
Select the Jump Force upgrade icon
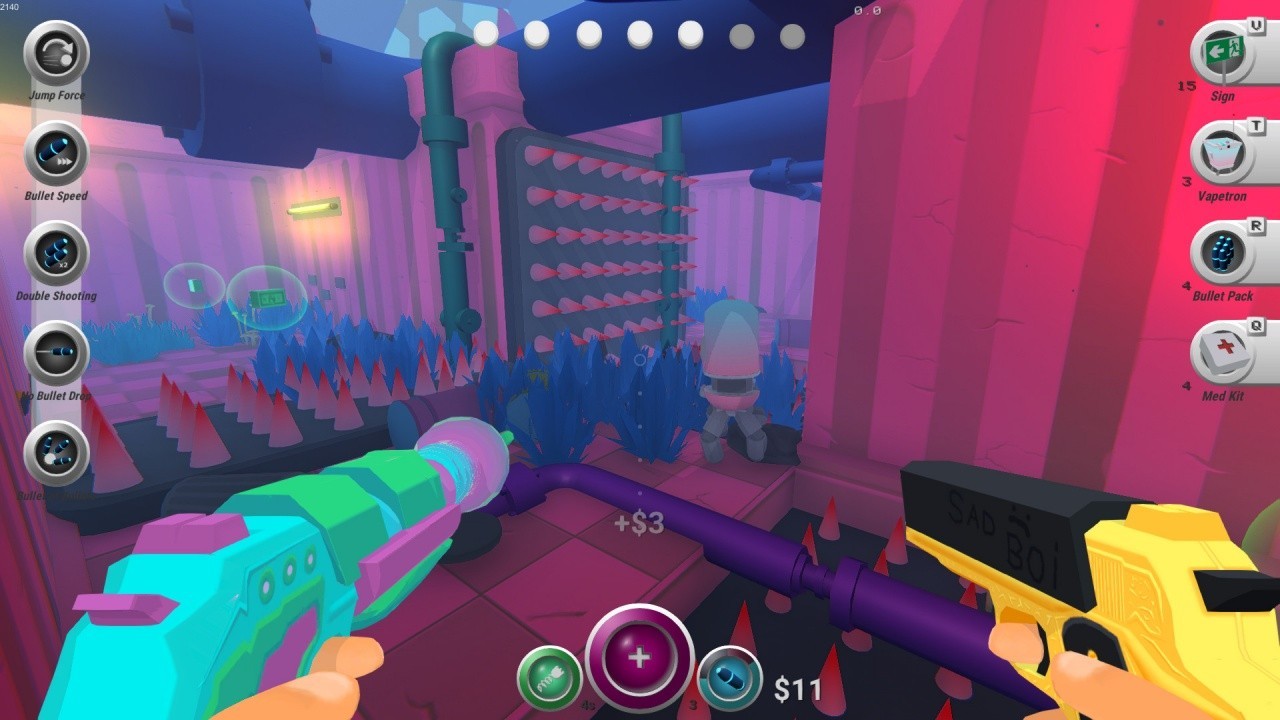coord(57,53)
